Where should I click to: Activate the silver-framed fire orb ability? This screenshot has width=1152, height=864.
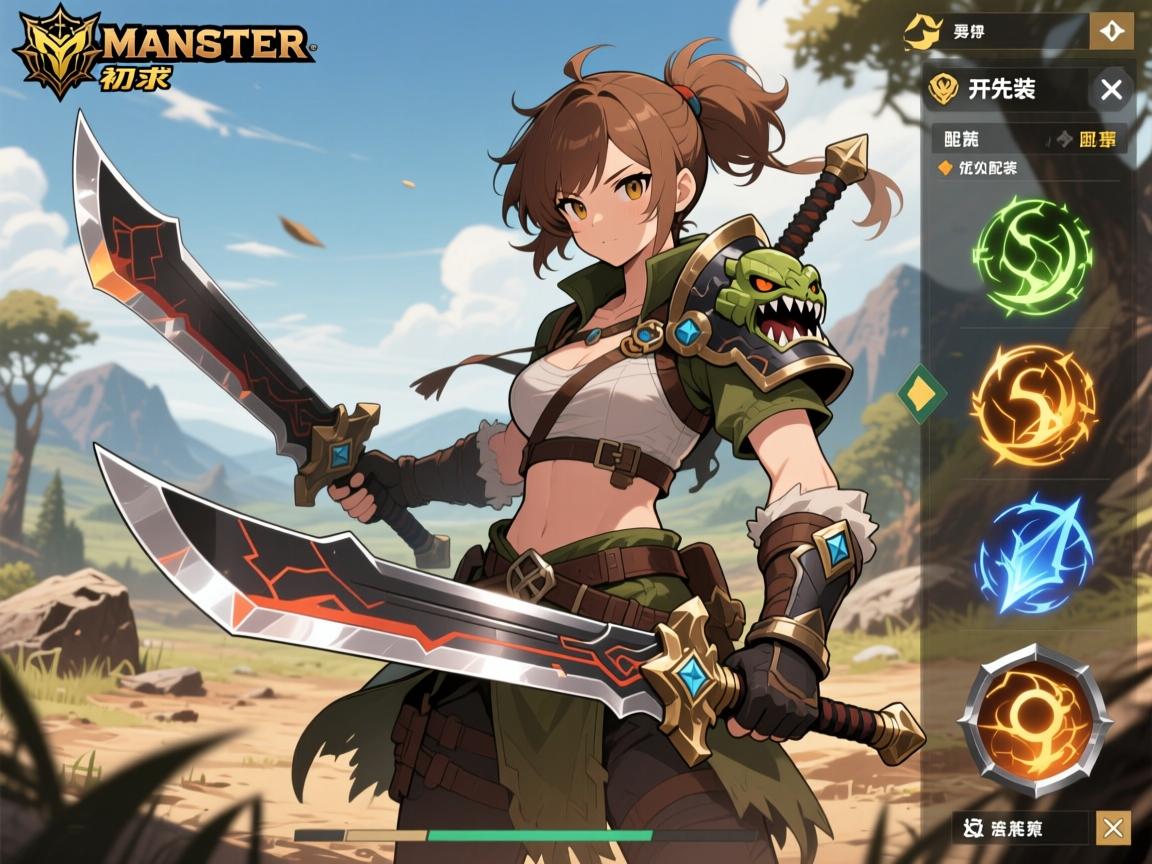point(1034,719)
